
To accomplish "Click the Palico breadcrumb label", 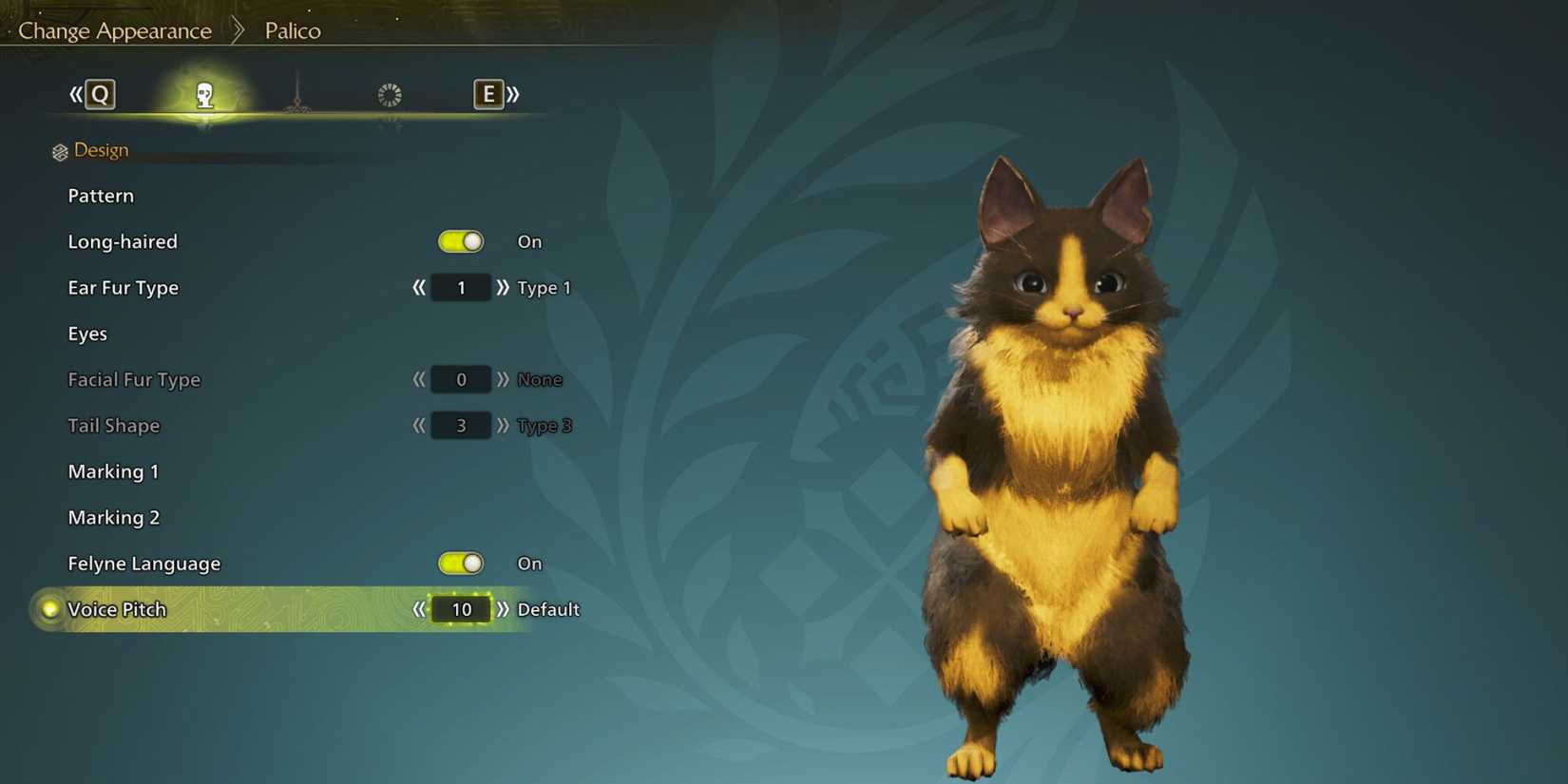I will [x=292, y=30].
